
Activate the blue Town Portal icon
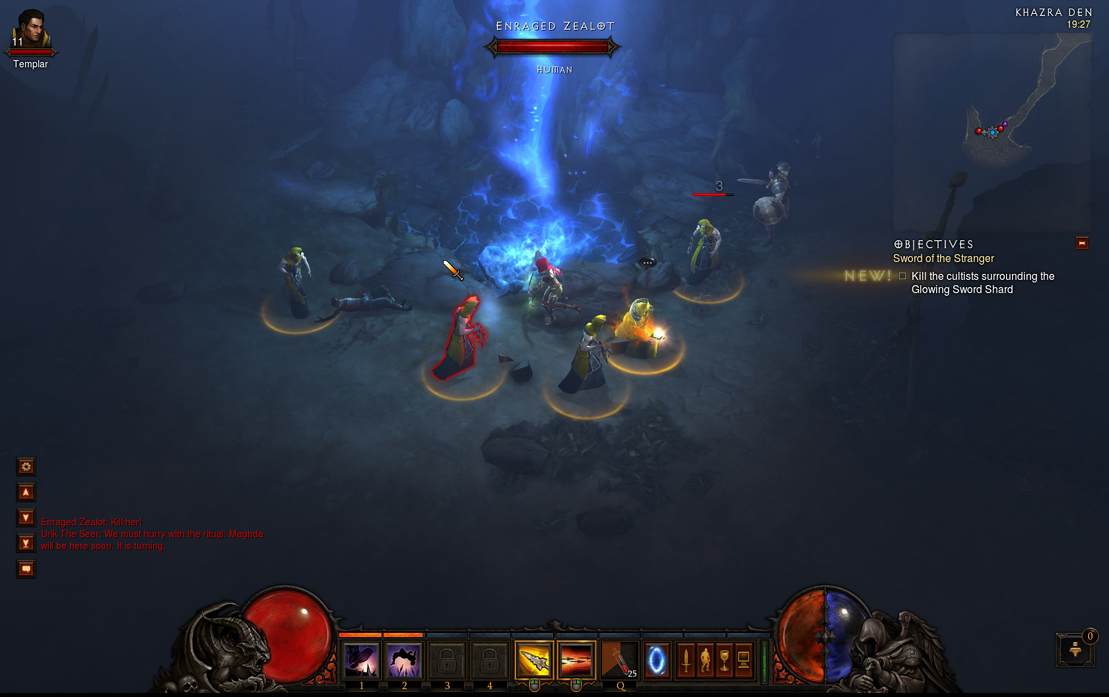point(657,660)
